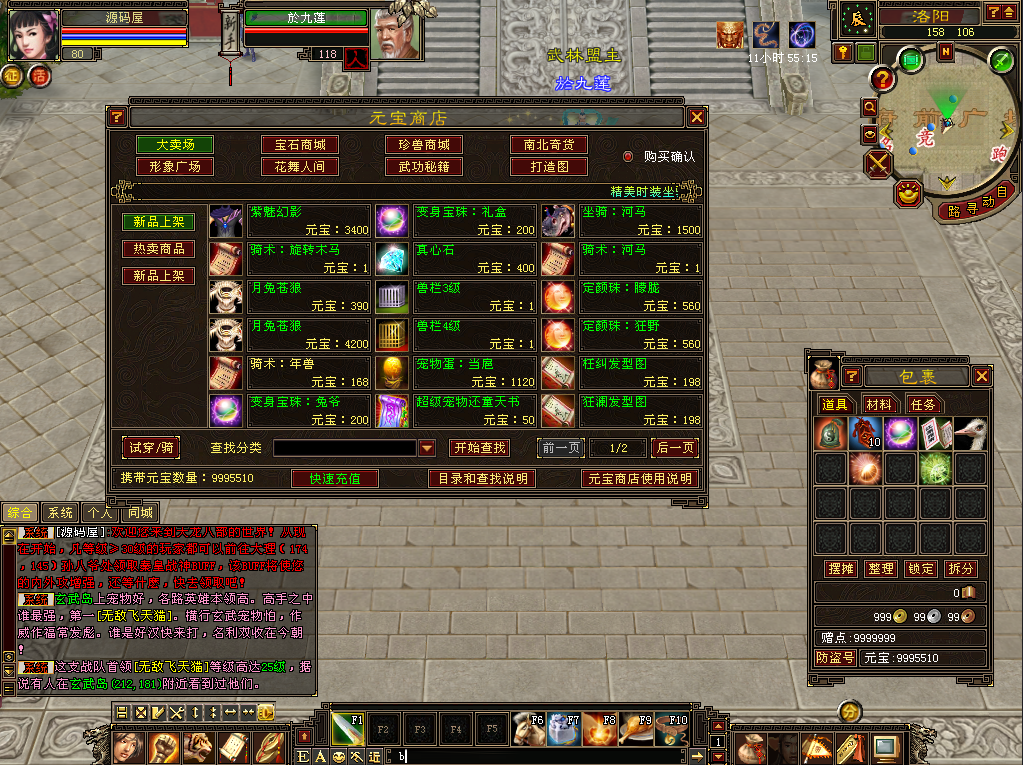Open 元宝商店使用说明 help
The height and width of the screenshot is (765, 1023).
(639, 479)
